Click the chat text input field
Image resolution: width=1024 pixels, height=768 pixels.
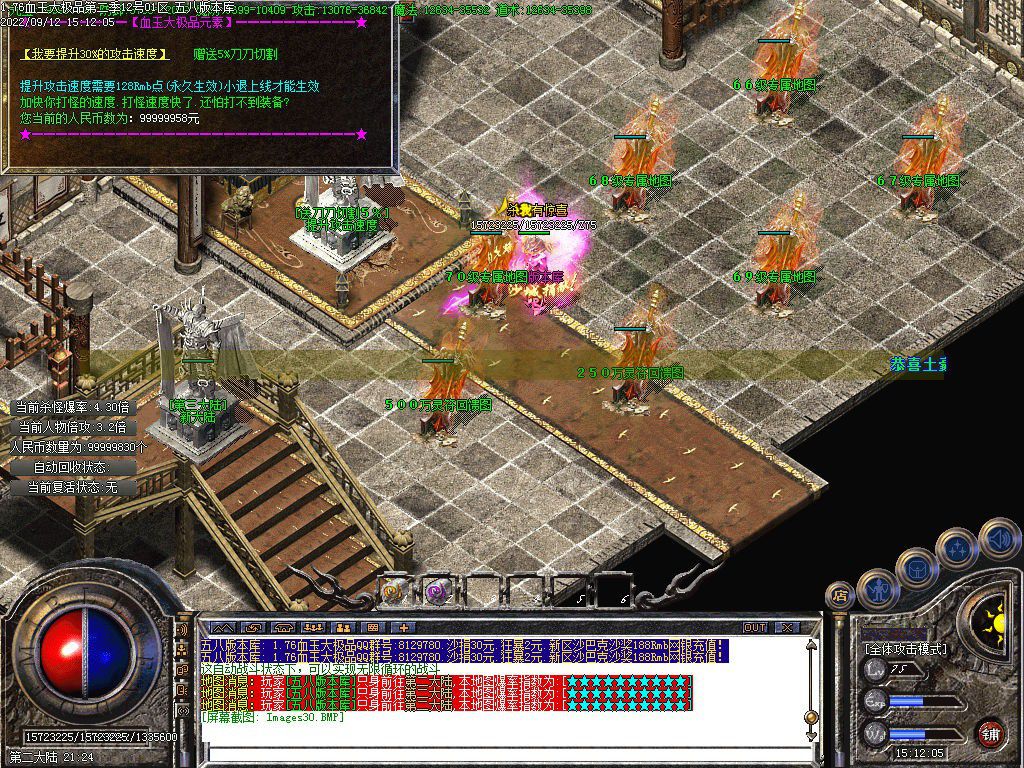[500, 748]
